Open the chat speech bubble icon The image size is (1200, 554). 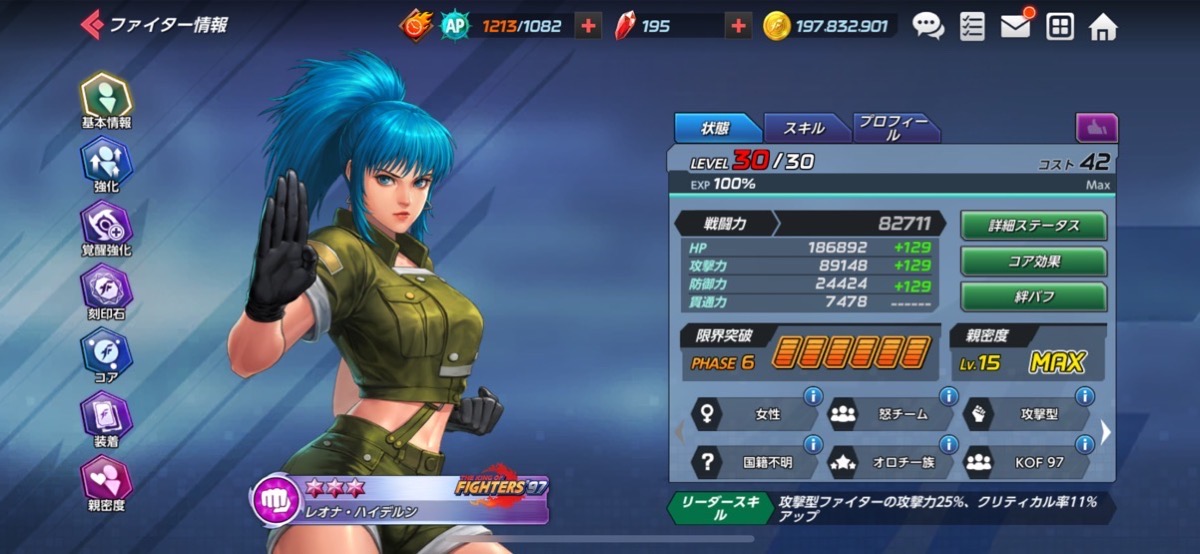[928, 27]
